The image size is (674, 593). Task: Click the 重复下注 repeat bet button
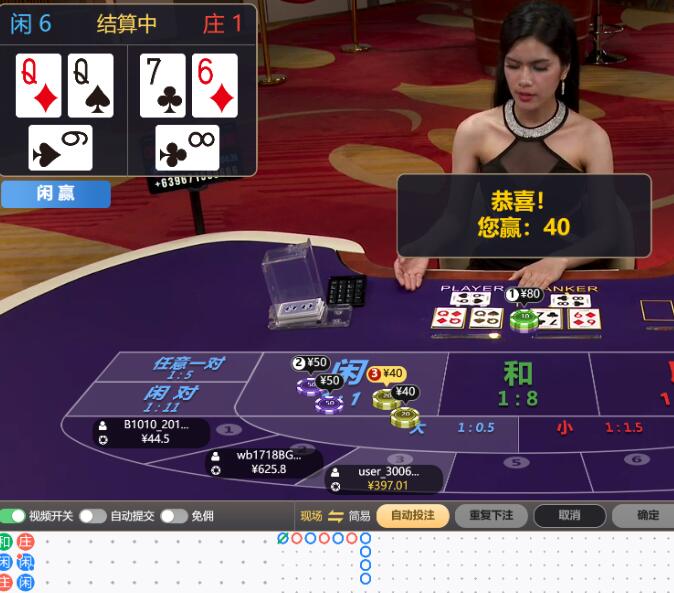tap(491, 516)
